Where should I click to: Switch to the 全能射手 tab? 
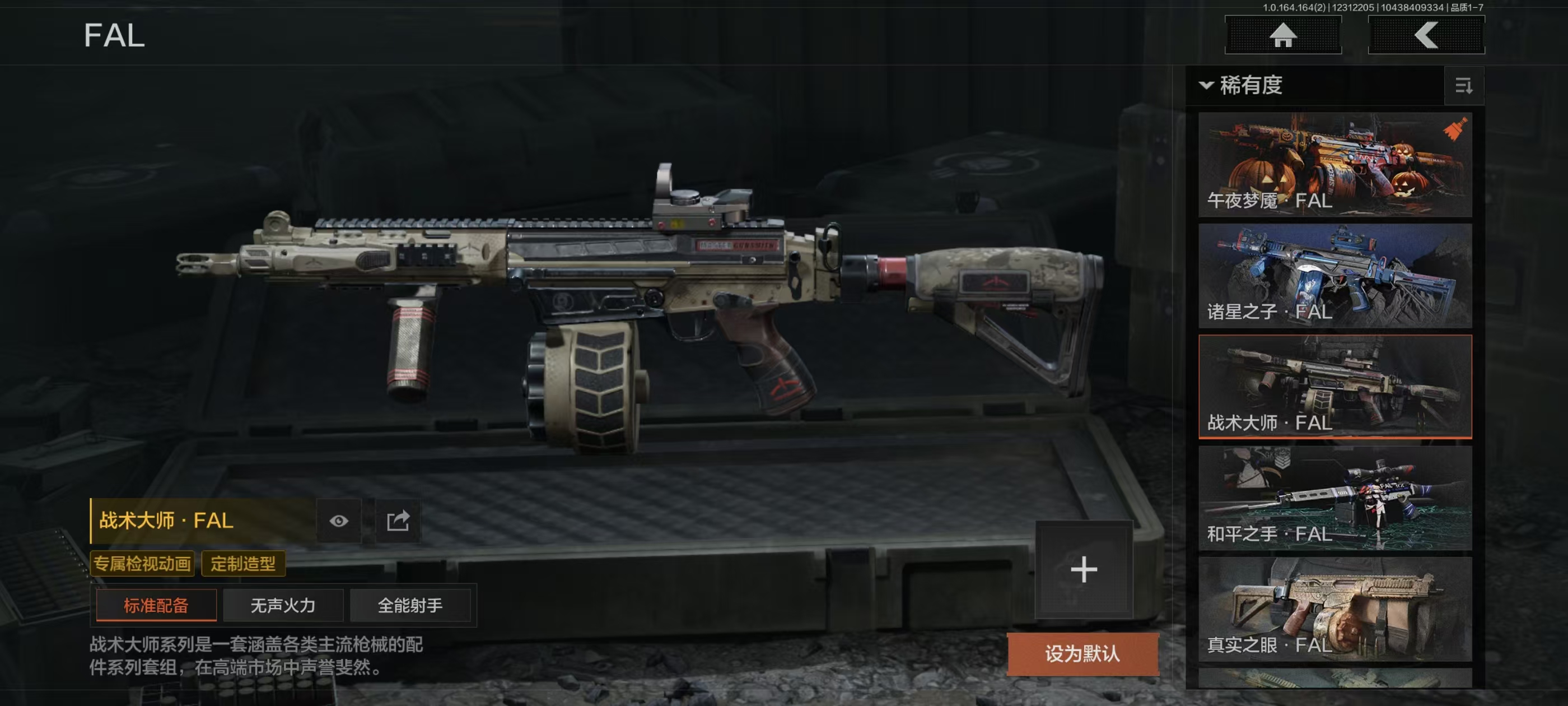coord(410,605)
